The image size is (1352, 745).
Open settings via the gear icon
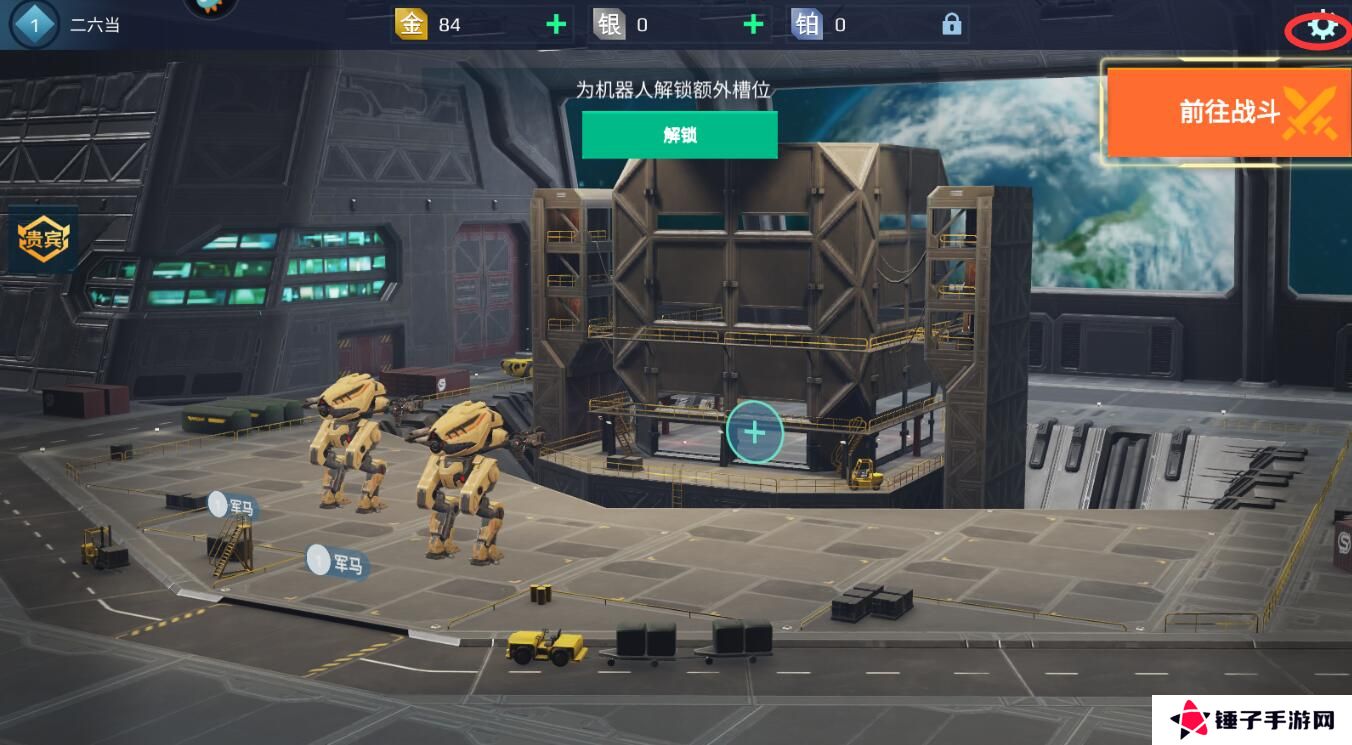(1322, 28)
